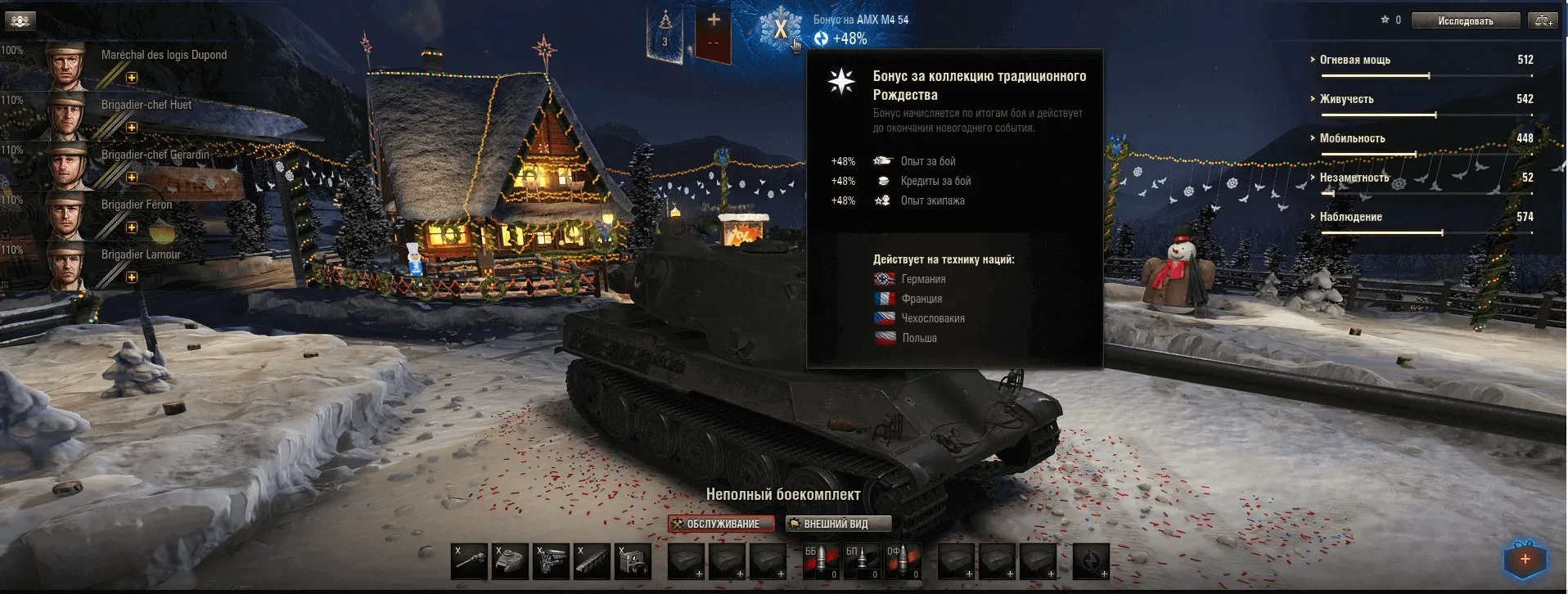The height and width of the screenshot is (594, 1568).
Task: Open the Обслуживание service button
Action: tap(721, 524)
